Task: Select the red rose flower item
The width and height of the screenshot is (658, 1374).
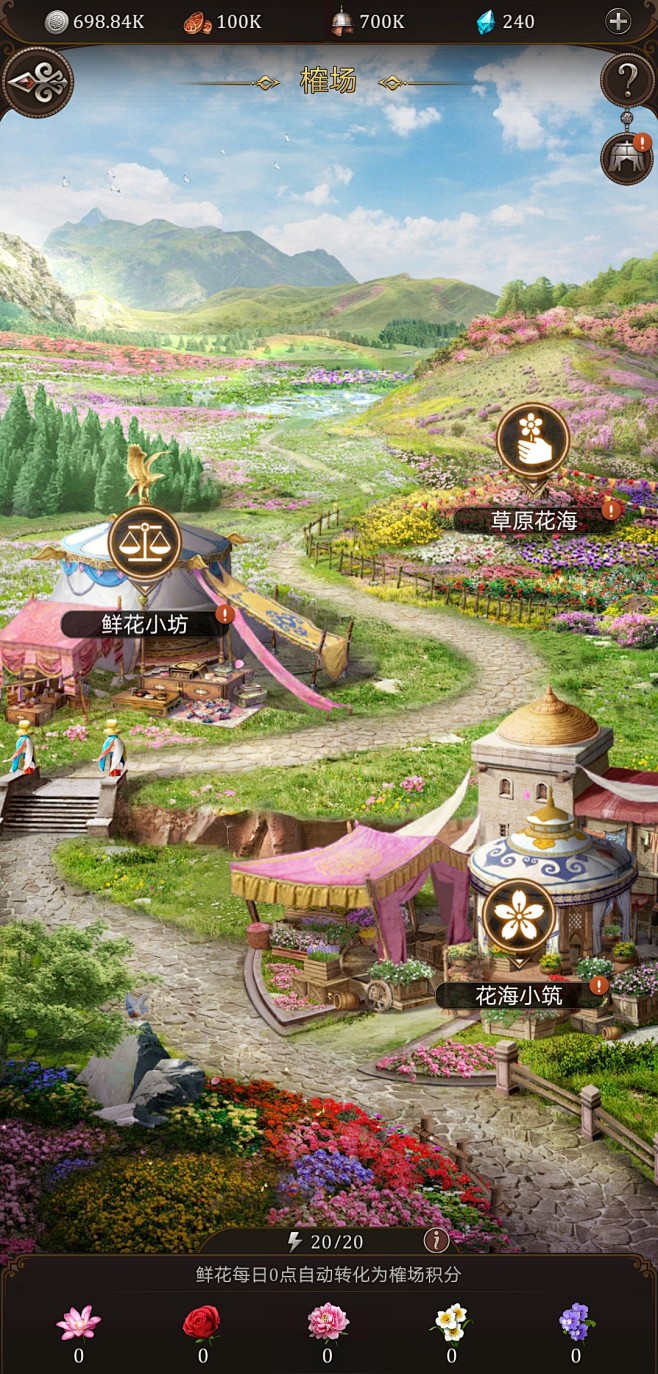Action: tap(202, 1323)
